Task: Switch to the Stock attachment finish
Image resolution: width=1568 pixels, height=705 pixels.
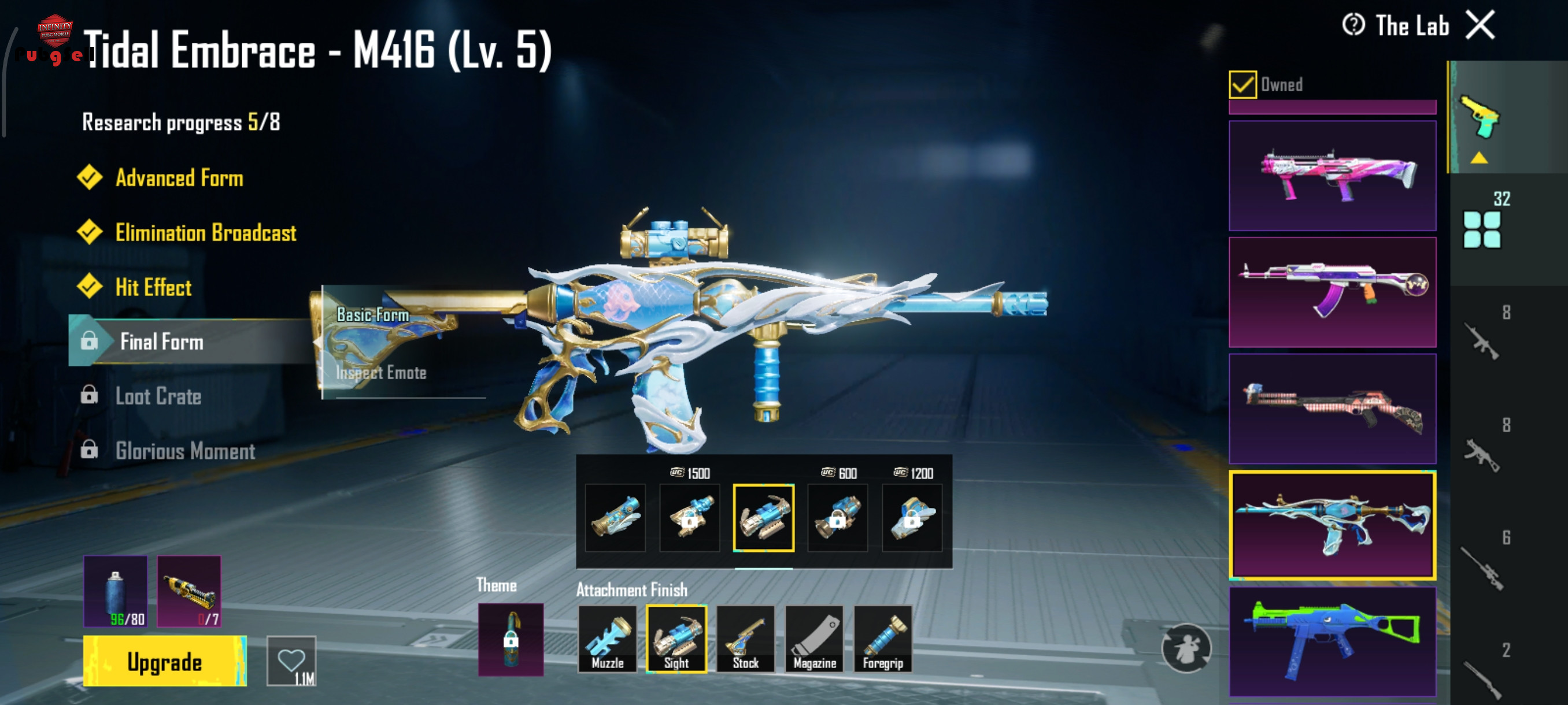Action: (x=745, y=639)
